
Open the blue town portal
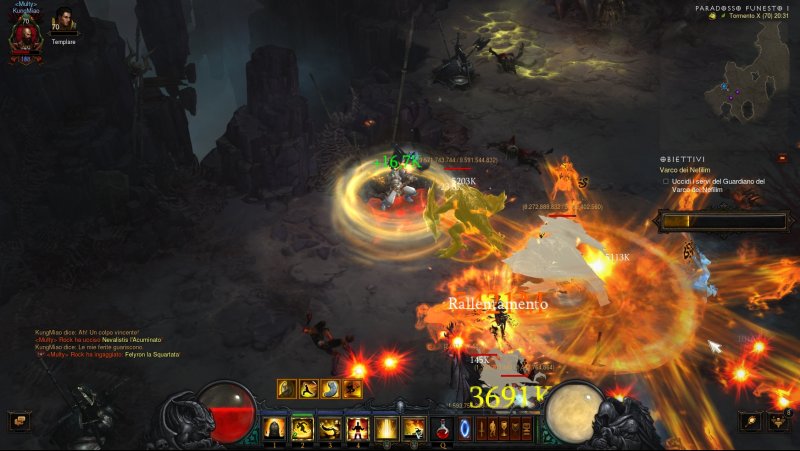465,429
